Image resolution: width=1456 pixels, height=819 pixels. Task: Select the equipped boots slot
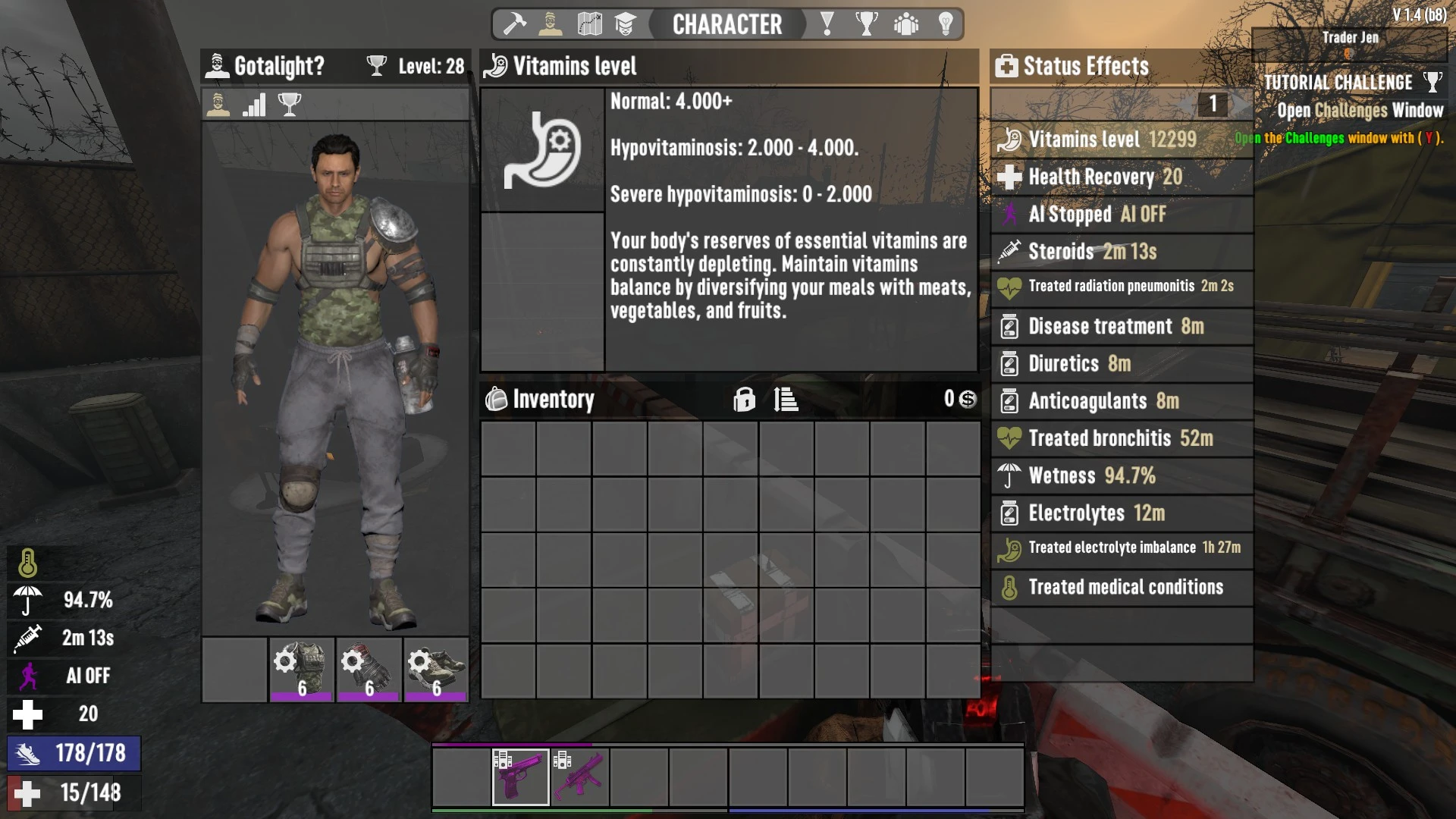[436, 669]
